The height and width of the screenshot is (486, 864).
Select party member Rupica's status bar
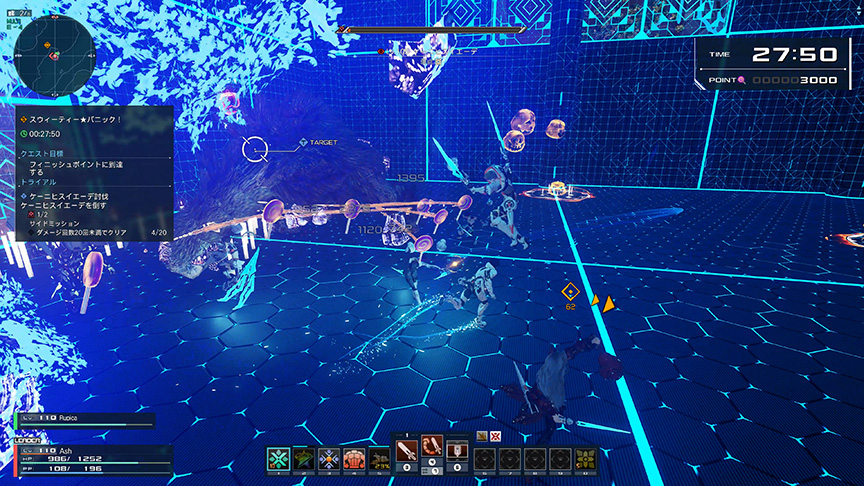[x=85, y=420]
